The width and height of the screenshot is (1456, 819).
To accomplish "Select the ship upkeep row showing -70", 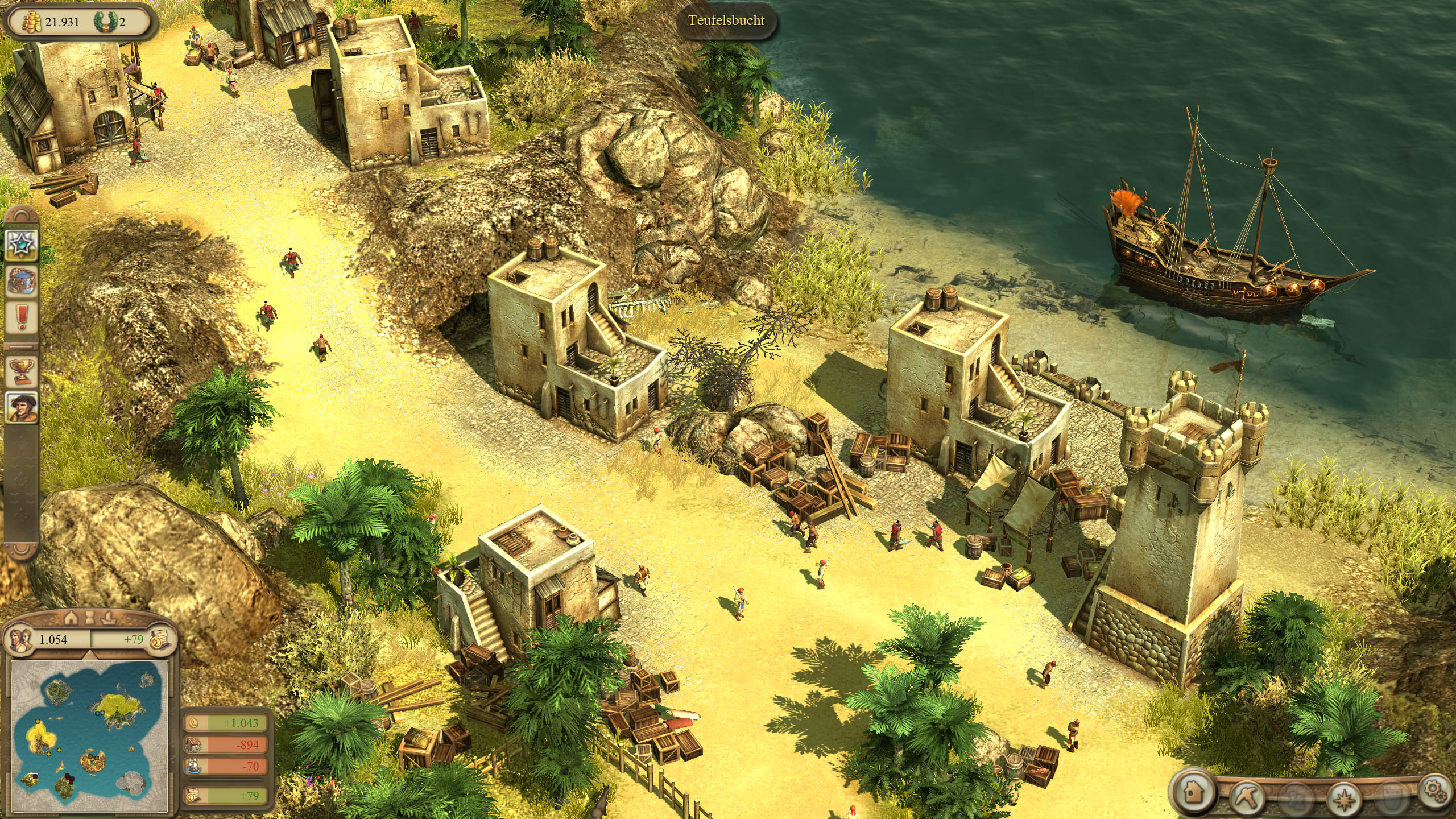I will point(226,766).
